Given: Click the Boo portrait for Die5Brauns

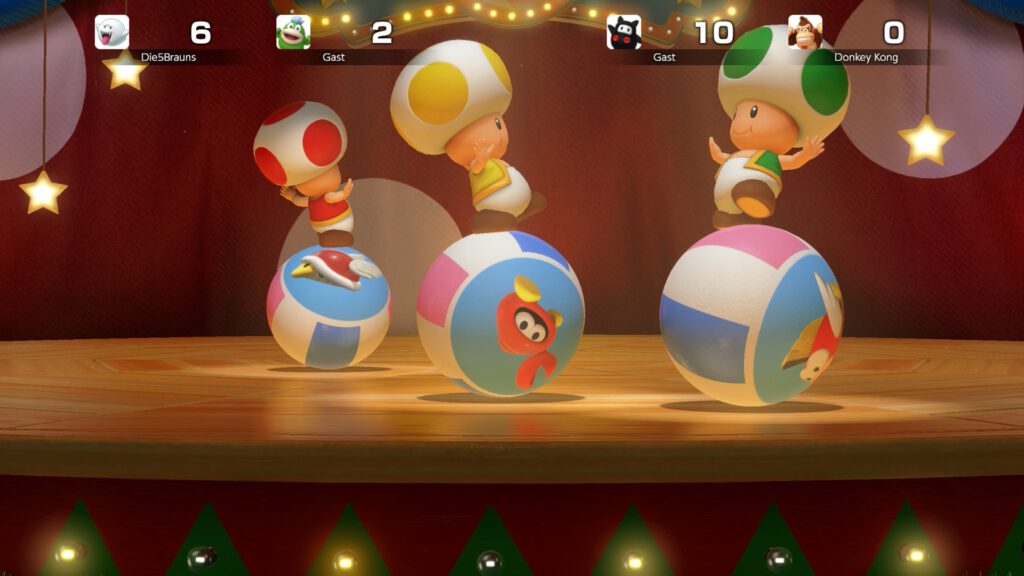Looking at the screenshot, I should pyautogui.click(x=112, y=32).
